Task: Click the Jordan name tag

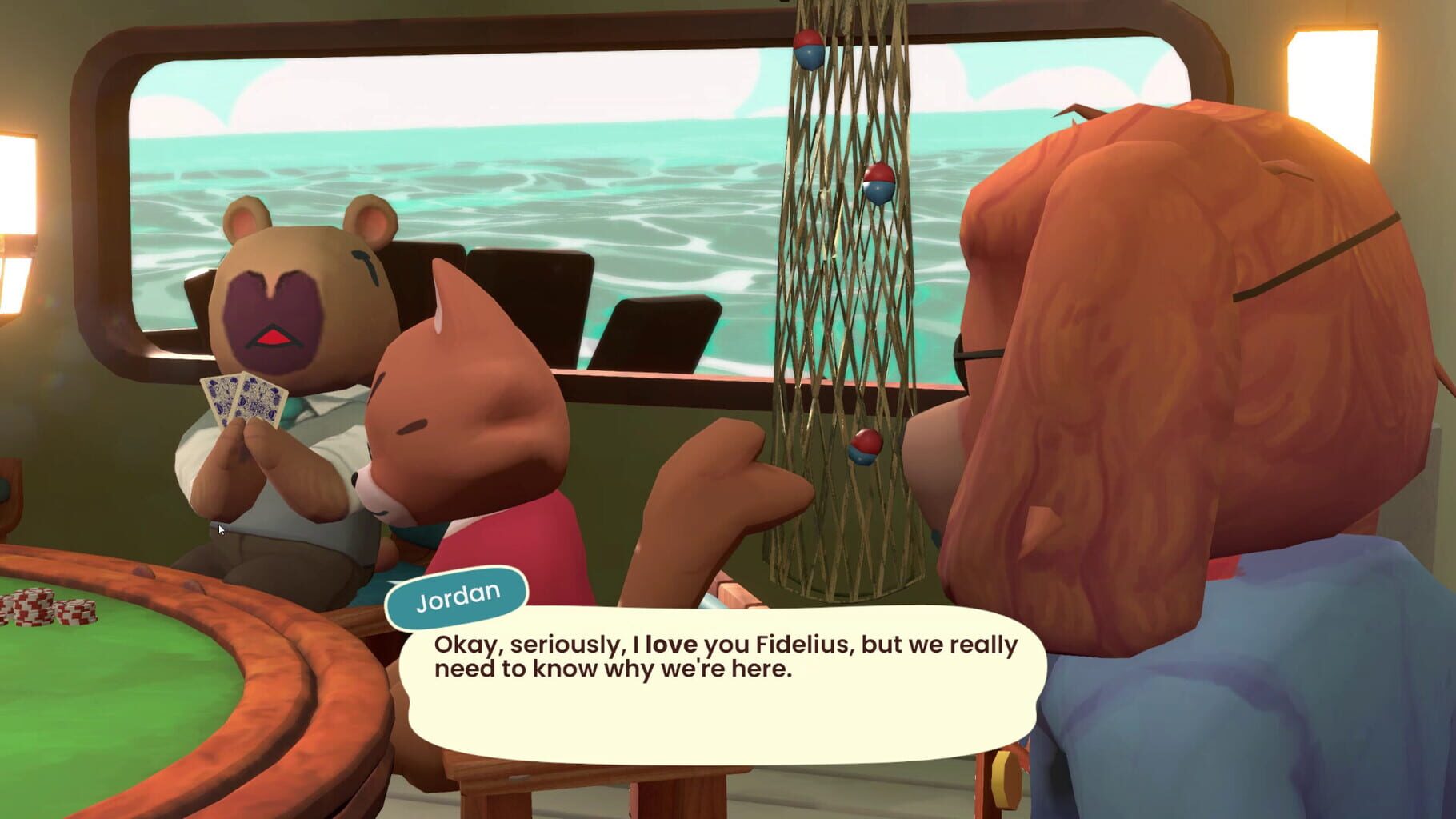Action: (456, 596)
